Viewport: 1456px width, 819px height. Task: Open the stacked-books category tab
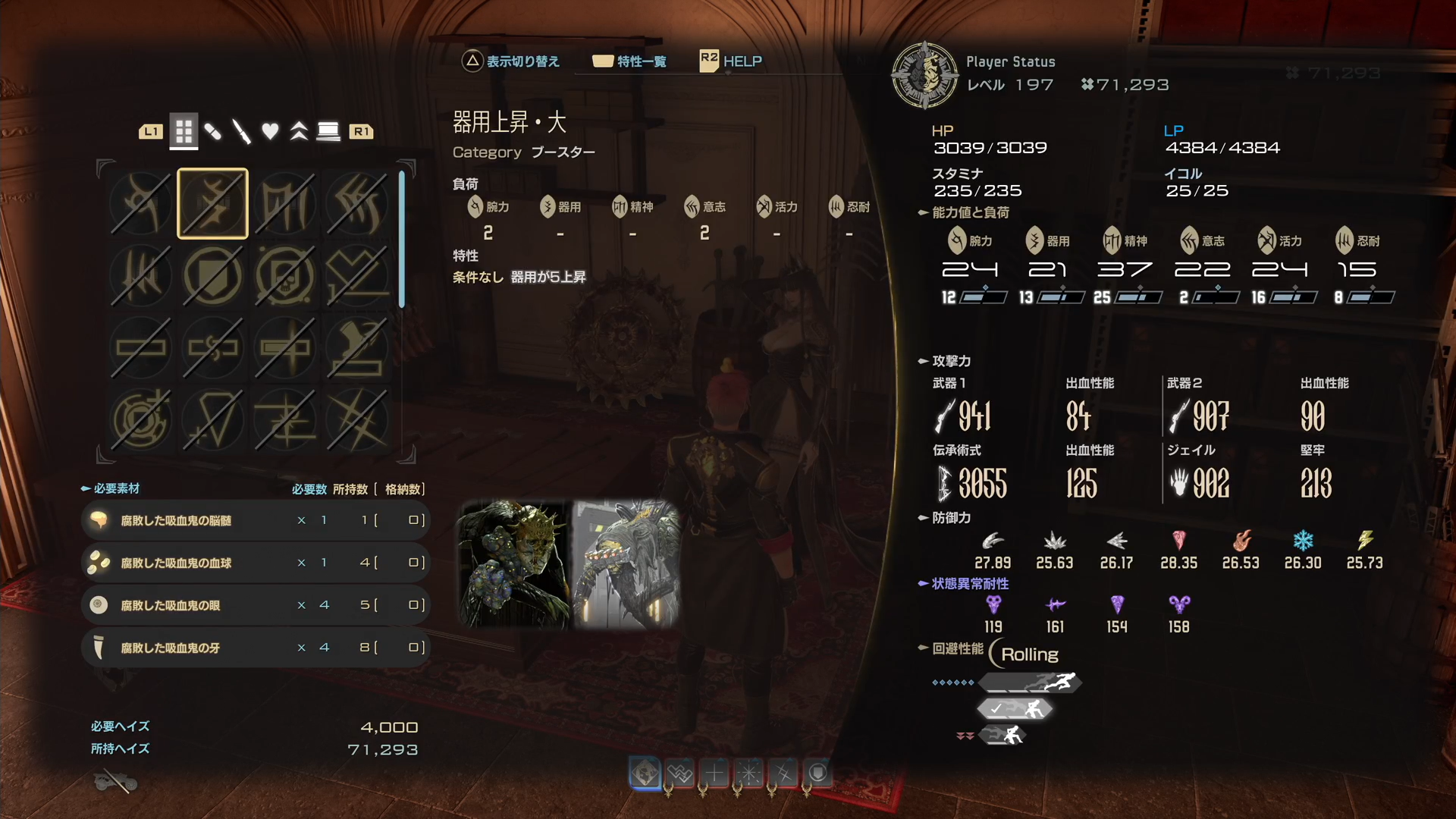(x=328, y=132)
